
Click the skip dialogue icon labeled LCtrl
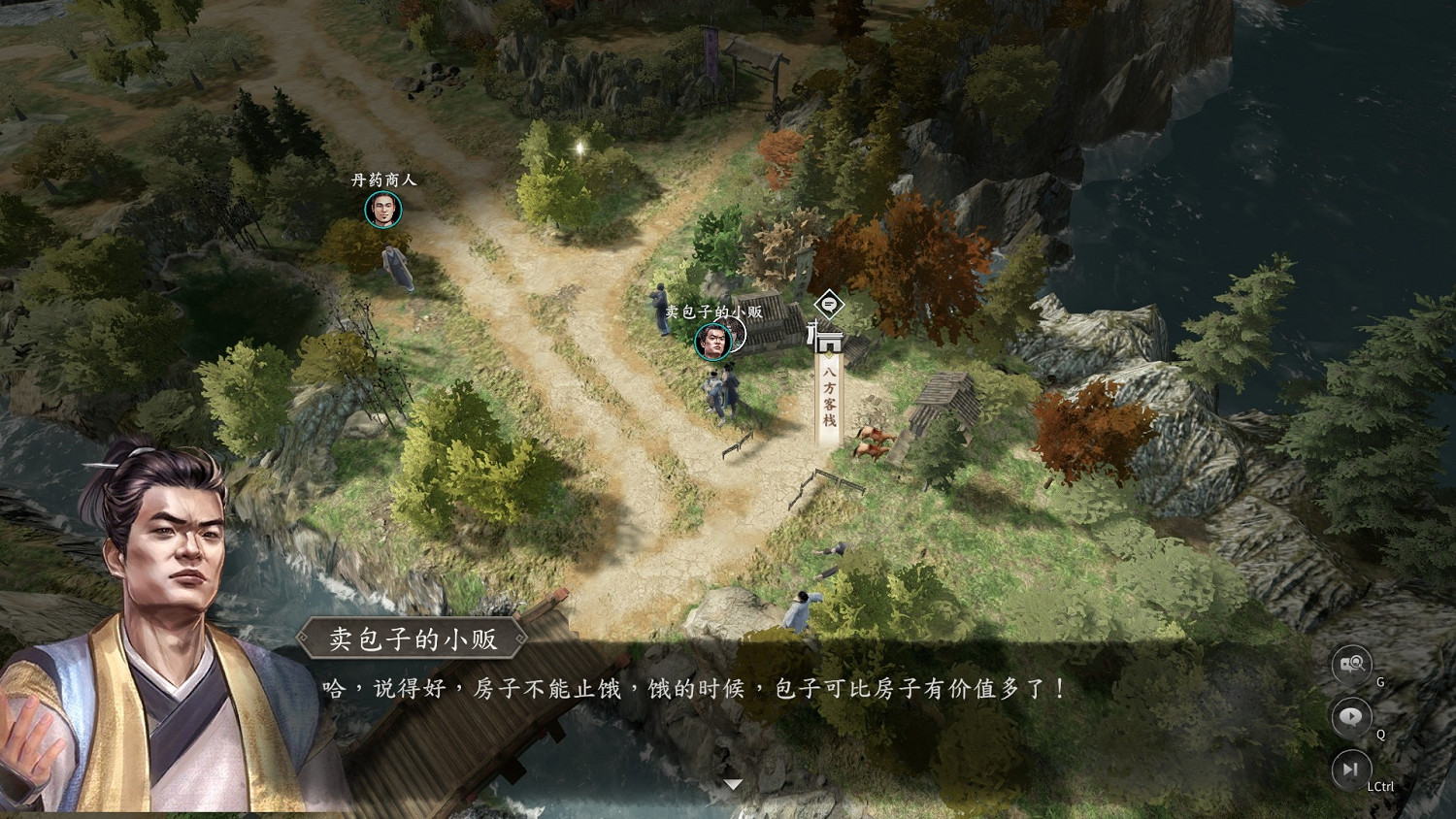pos(1350,770)
